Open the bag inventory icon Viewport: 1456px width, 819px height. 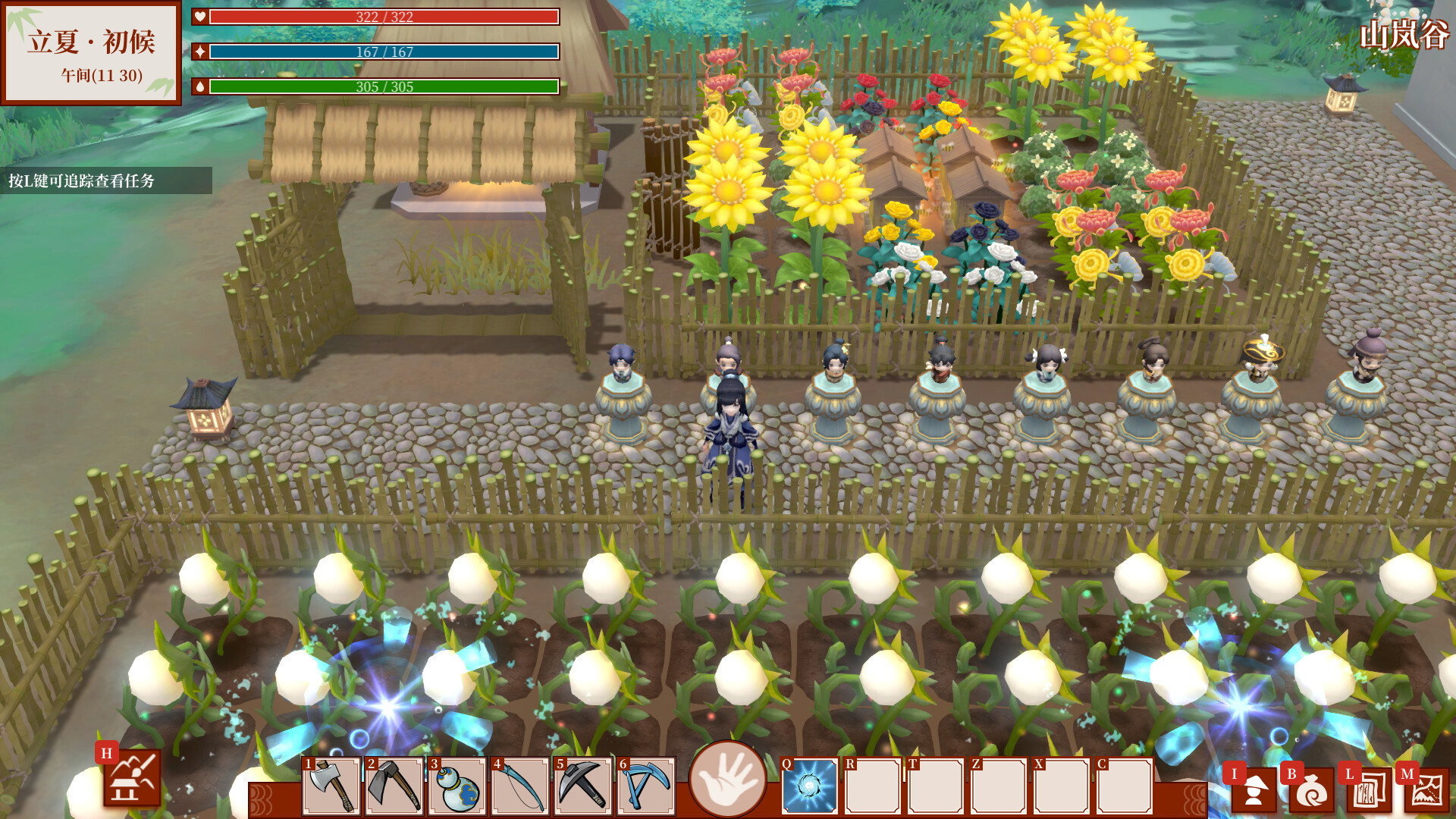(1312, 790)
